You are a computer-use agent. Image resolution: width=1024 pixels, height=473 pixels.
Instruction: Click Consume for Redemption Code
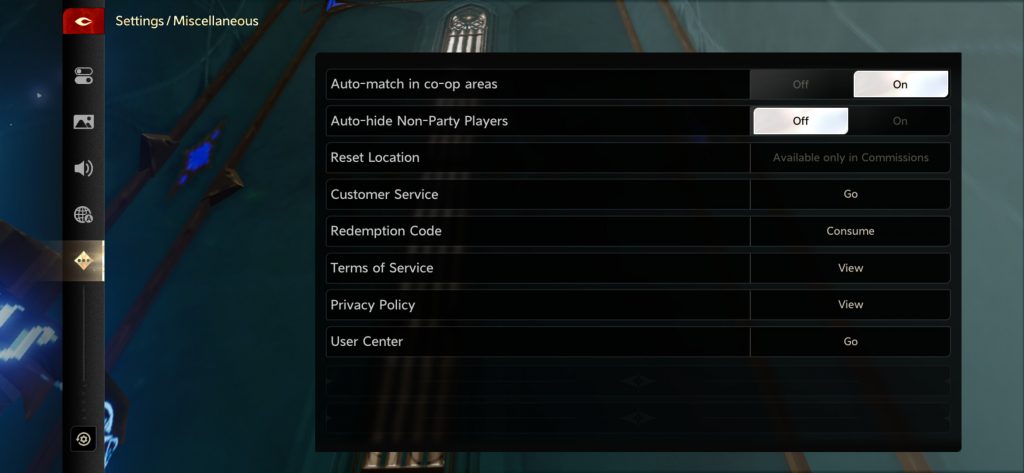(x=850, y=231)
